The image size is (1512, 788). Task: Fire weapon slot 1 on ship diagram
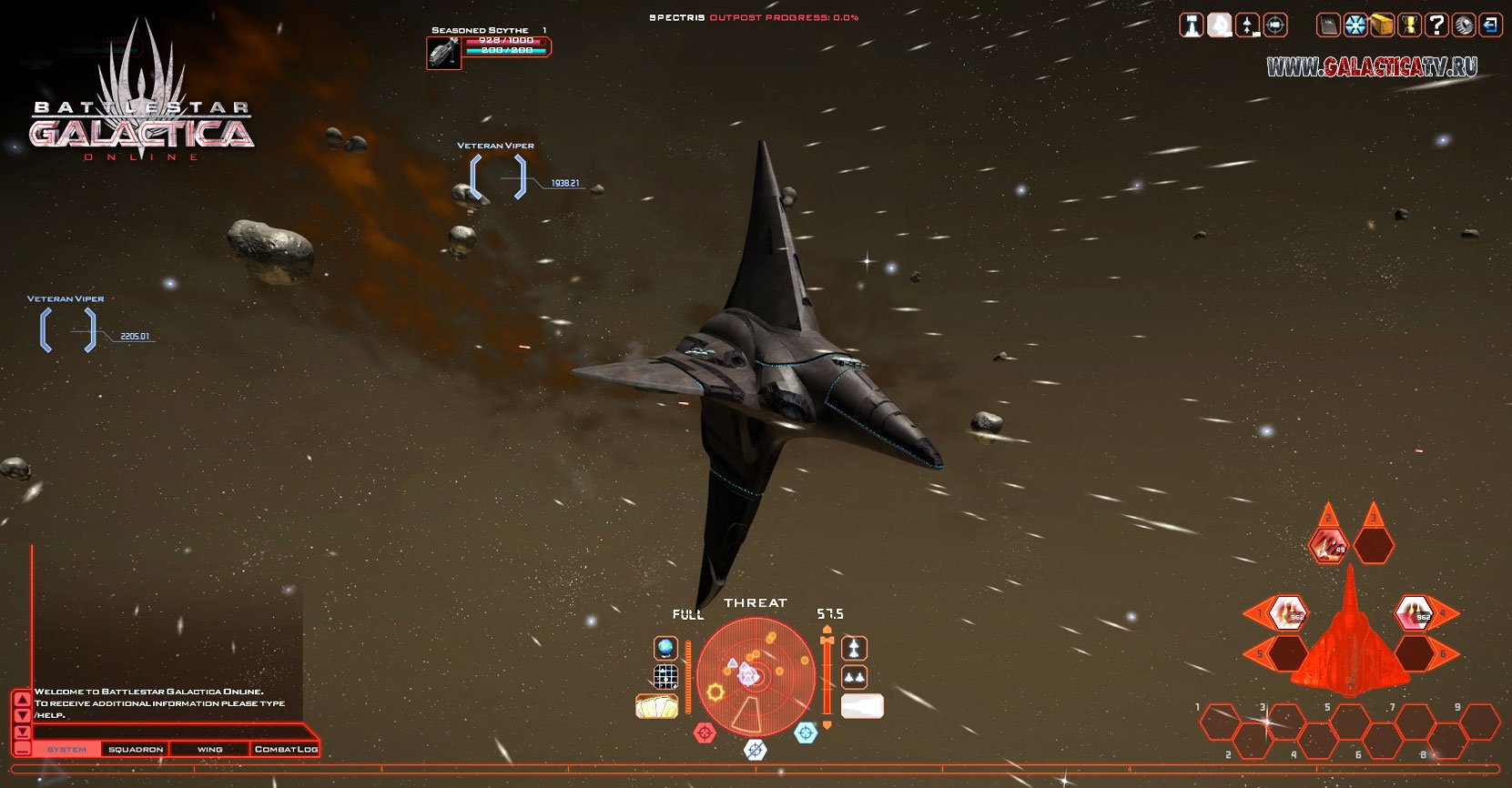[x=1287, y=612]
